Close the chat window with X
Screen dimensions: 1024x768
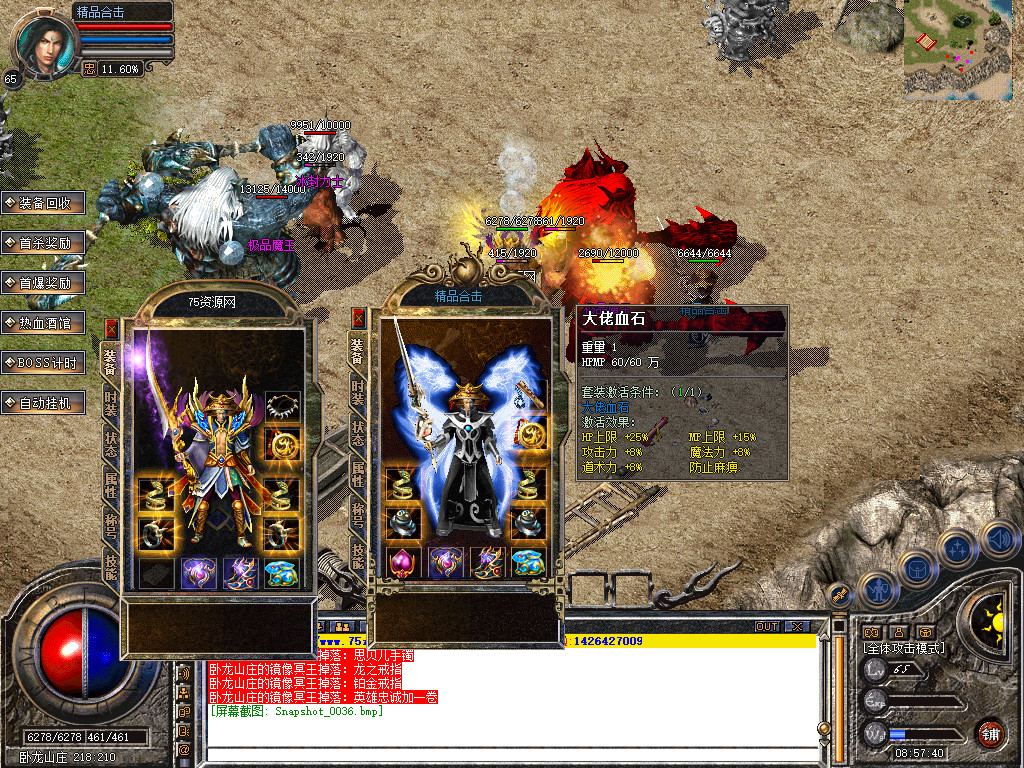(x=797, y=626)
